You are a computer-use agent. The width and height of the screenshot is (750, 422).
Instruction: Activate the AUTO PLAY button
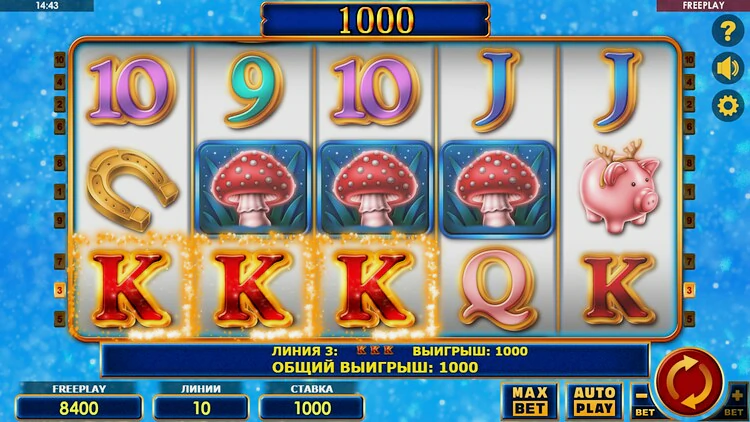click(x=595, y=400)
